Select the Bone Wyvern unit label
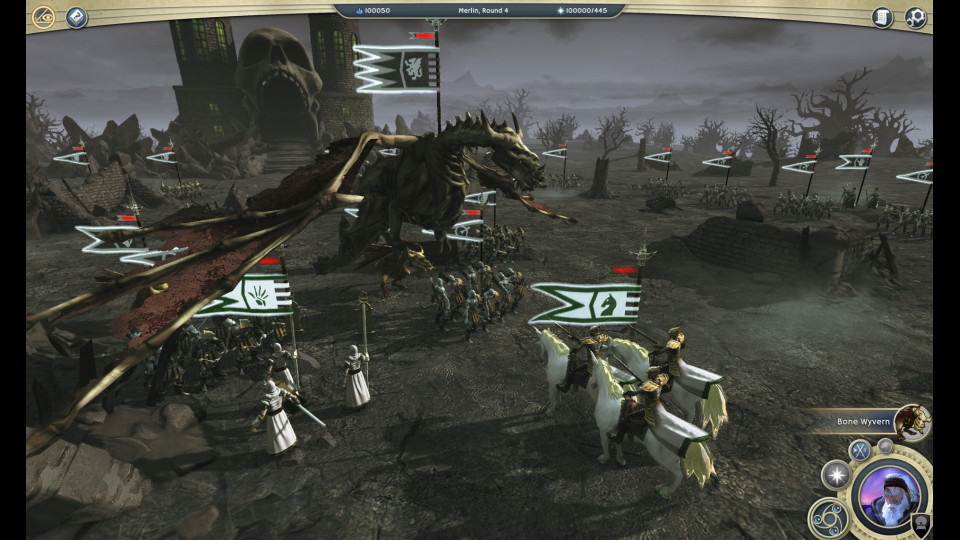The width and height of the screenshot is (960, 540). point(863,422)
